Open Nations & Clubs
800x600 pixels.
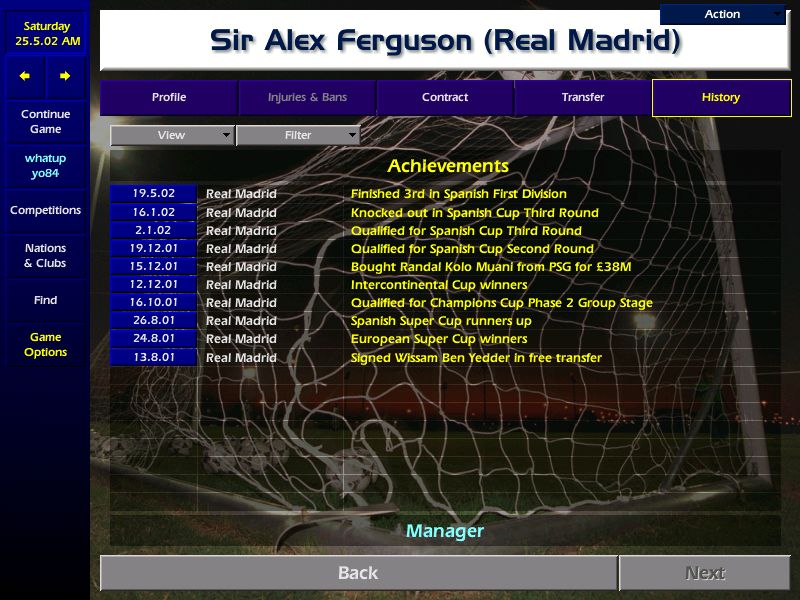(45, 256)
